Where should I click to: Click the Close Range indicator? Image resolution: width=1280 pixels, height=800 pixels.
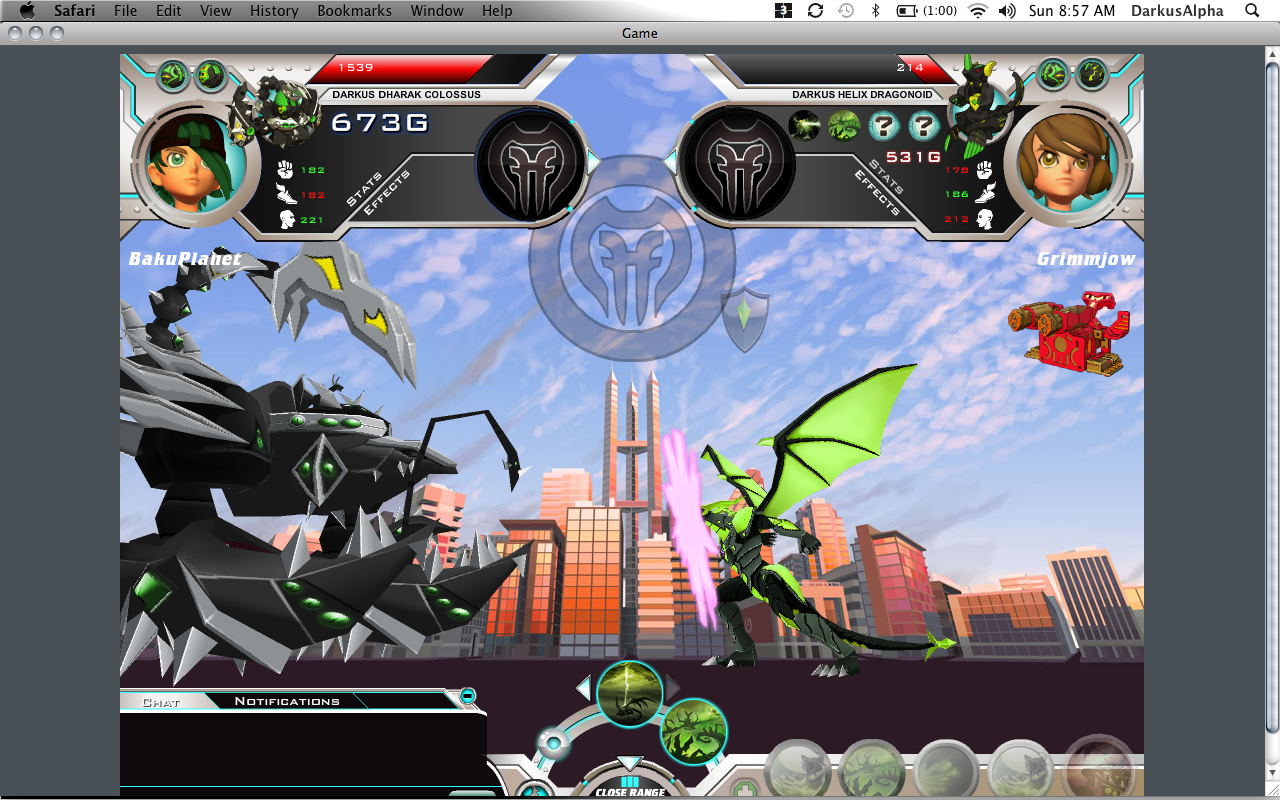pyautogui.click(x=630, y=788)
